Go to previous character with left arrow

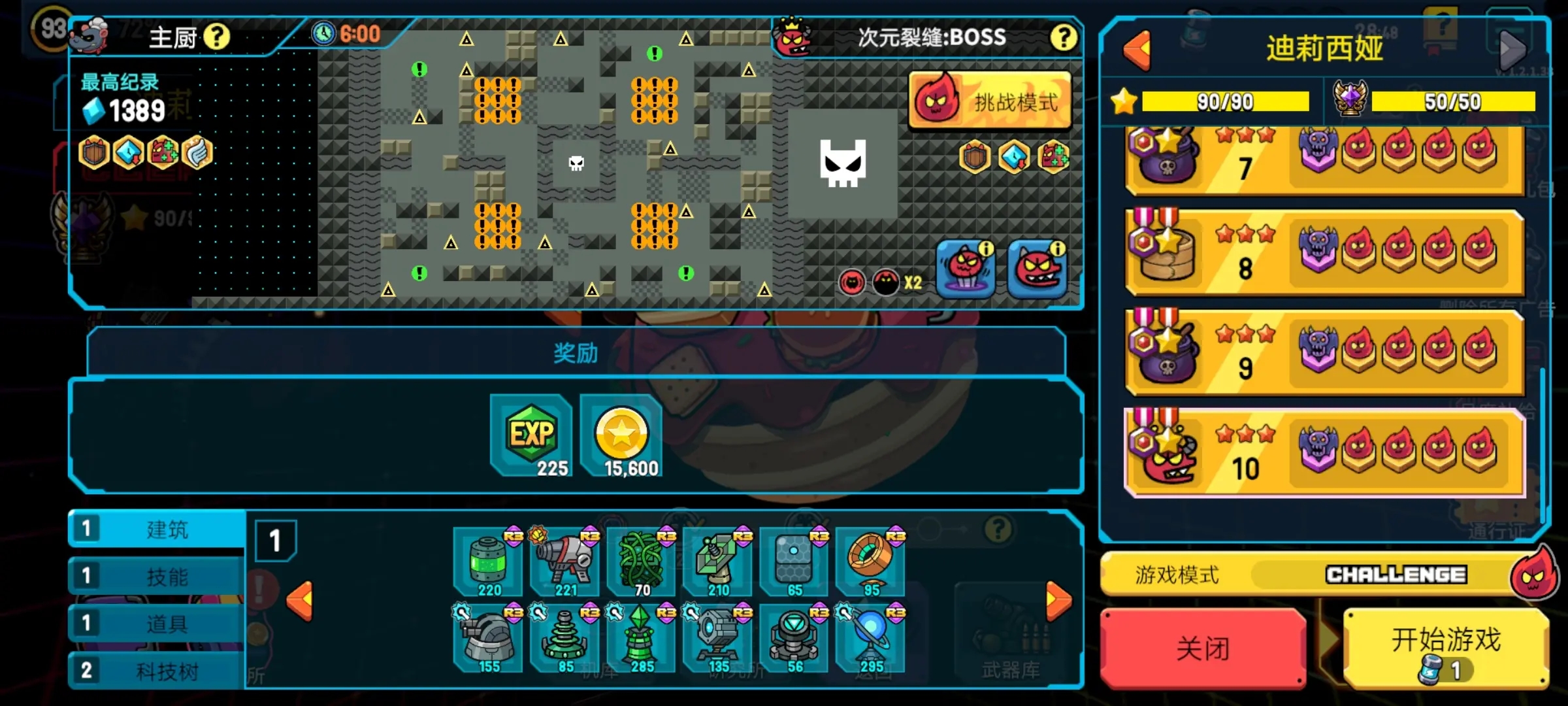tap(1137, 50)
